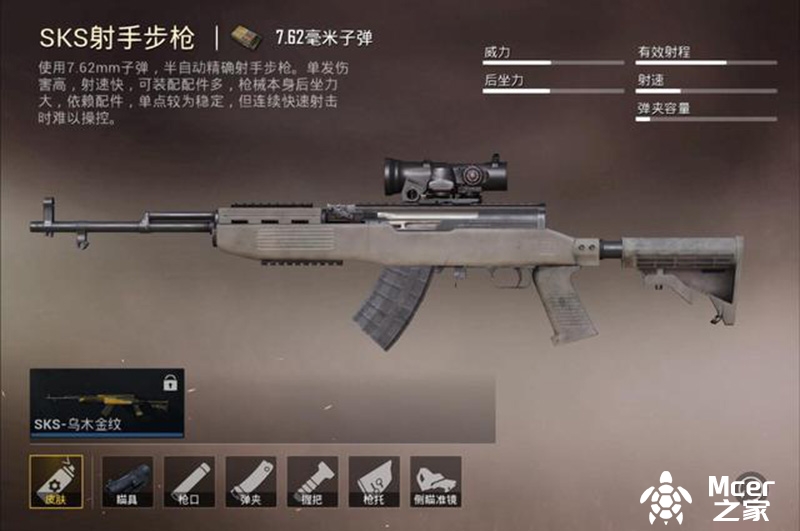This screenshot has height=531, width=800.
Task: Choose the 枪口 (muzzle) attachment tab
Action: pyautogui.click(x=189, y=482)
